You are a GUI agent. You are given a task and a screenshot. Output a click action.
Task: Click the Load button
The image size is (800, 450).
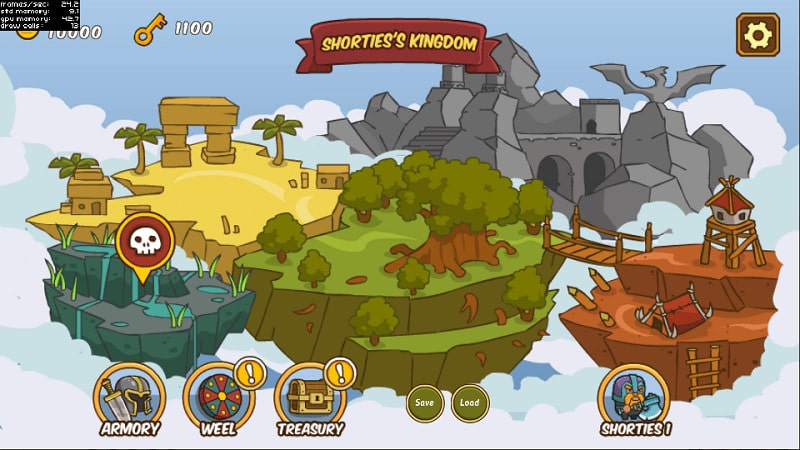[470, 403]
